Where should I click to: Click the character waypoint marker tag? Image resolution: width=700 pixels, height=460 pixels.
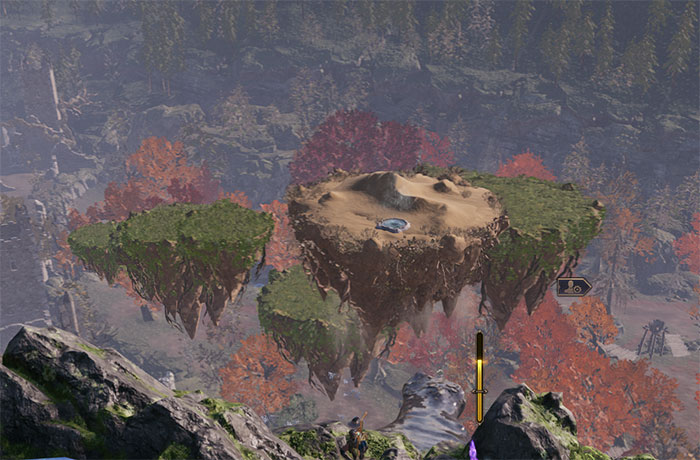(x=573, y=287)
